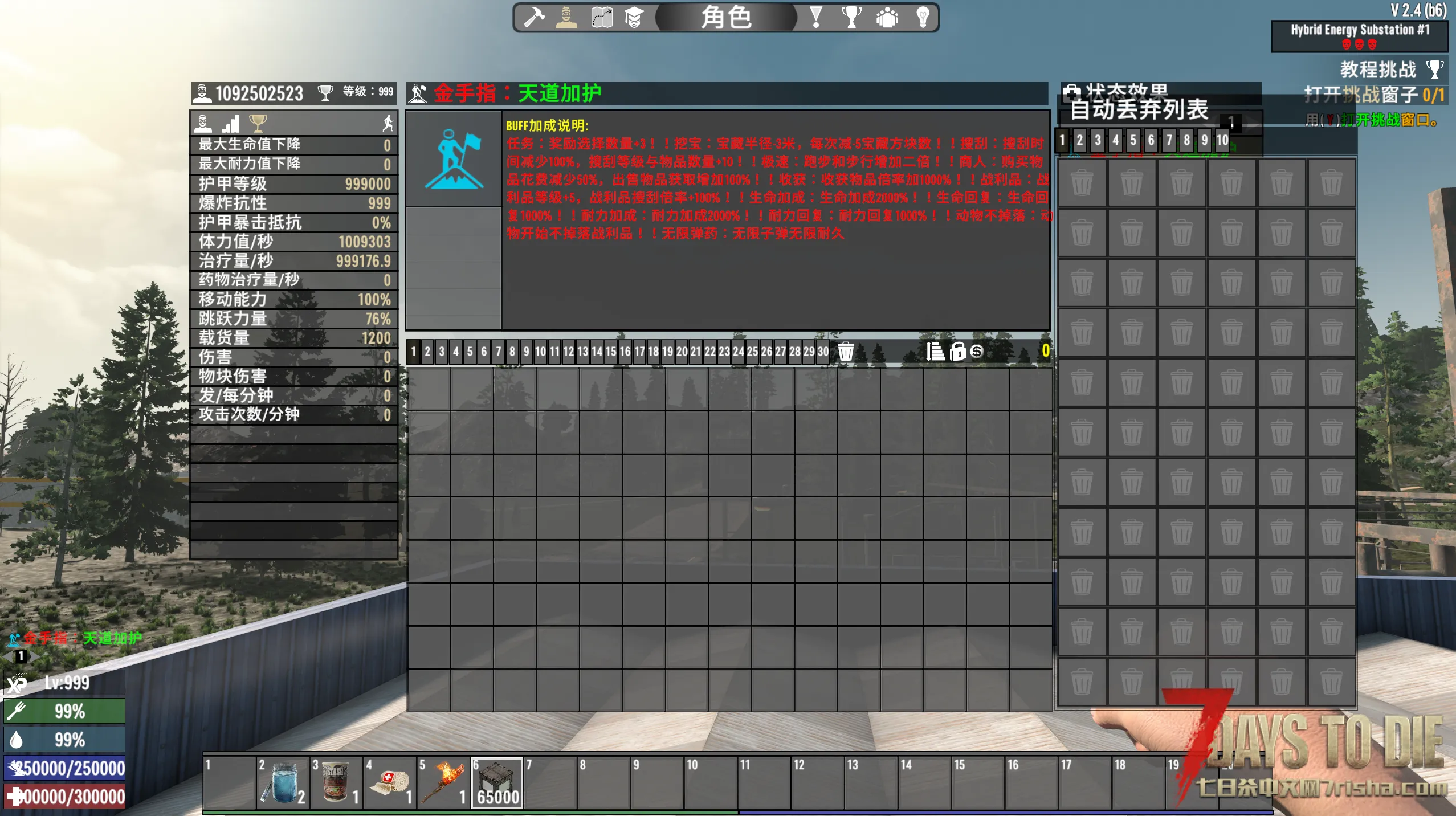The width and height of the screenshot is (1456, 816).
Task: Switch to auto-discard list page 10
Action: (1222, 140)
